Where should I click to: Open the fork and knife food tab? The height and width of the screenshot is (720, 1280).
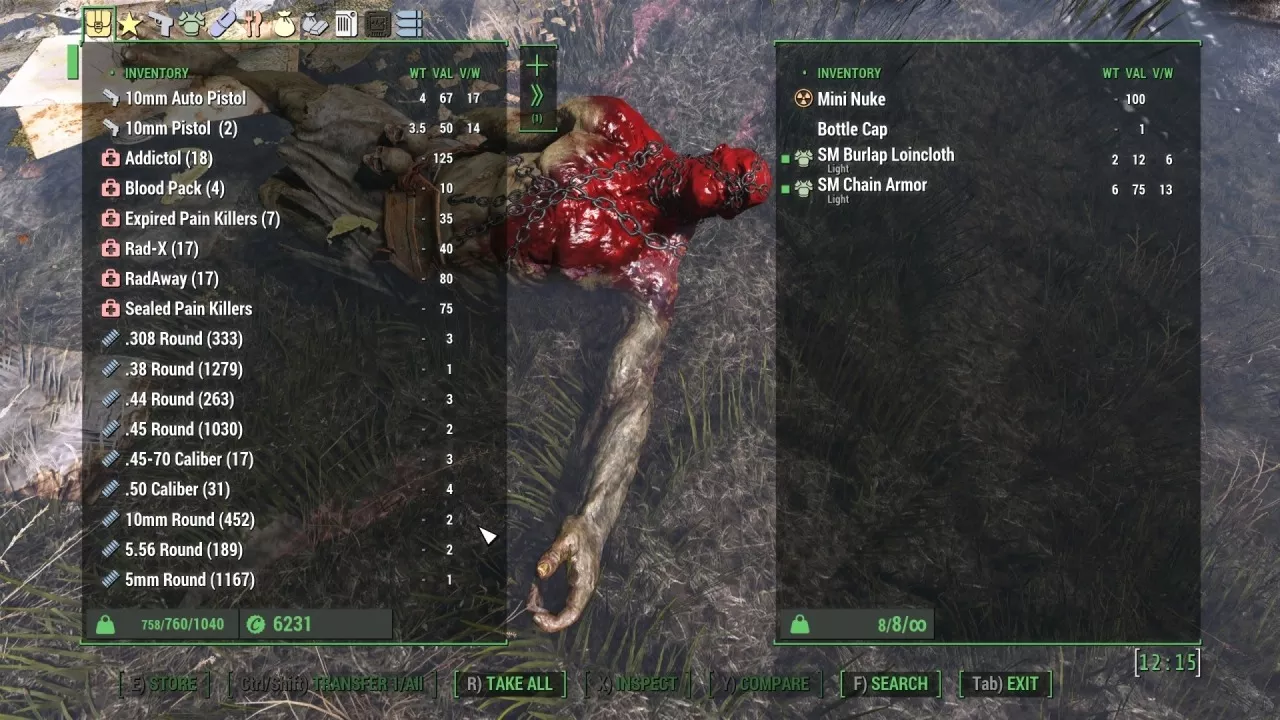point(253,25)
